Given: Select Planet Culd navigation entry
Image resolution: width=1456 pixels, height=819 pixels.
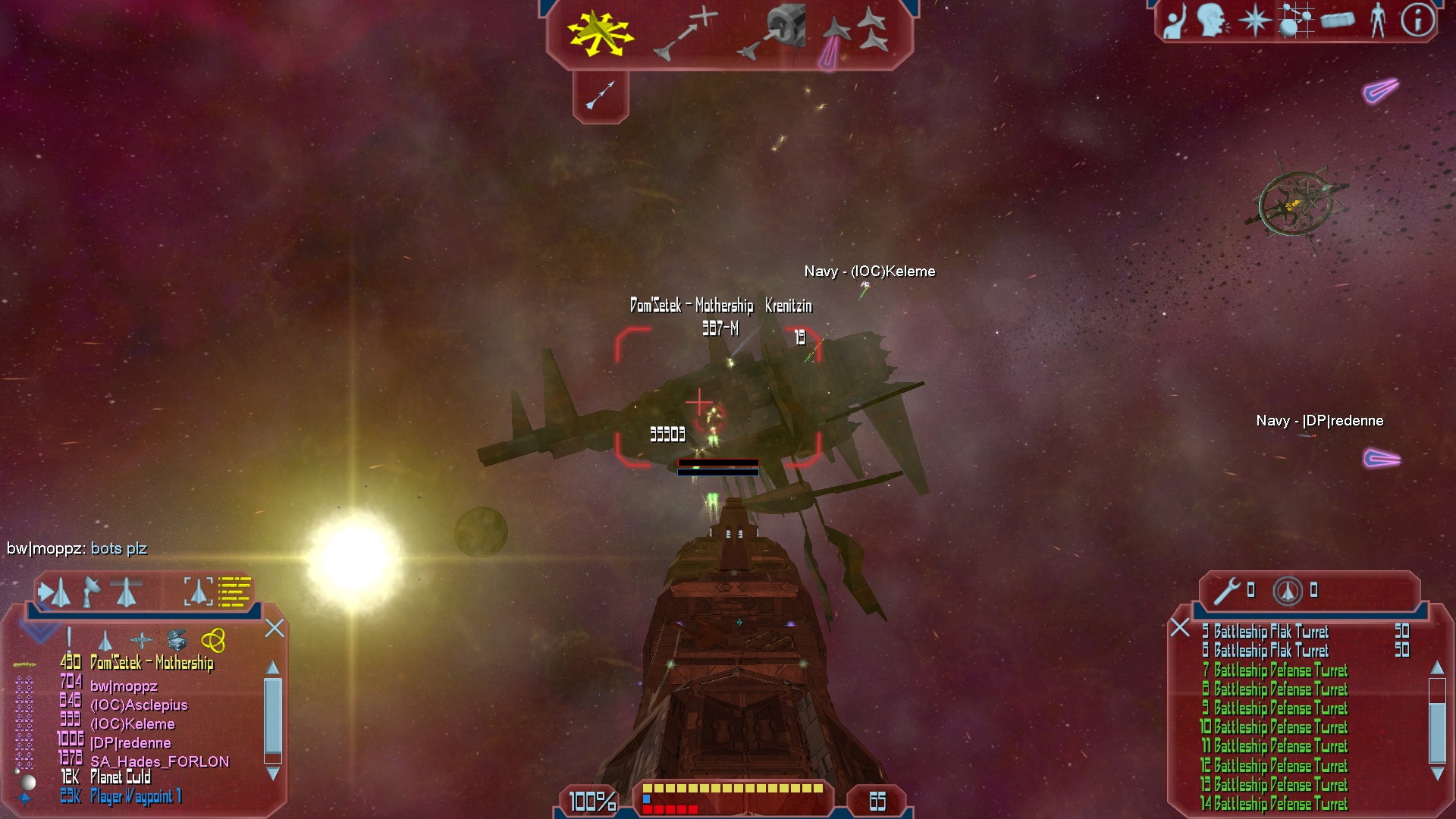Looking at the screenshot, I should click(x=121, y=777).
